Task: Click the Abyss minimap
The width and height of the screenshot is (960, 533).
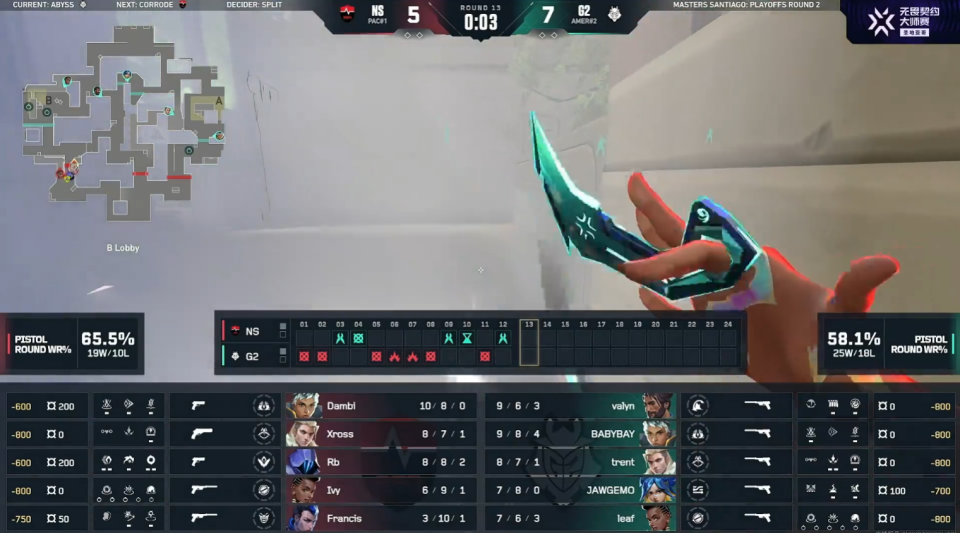Action: [x=122, y=125]
